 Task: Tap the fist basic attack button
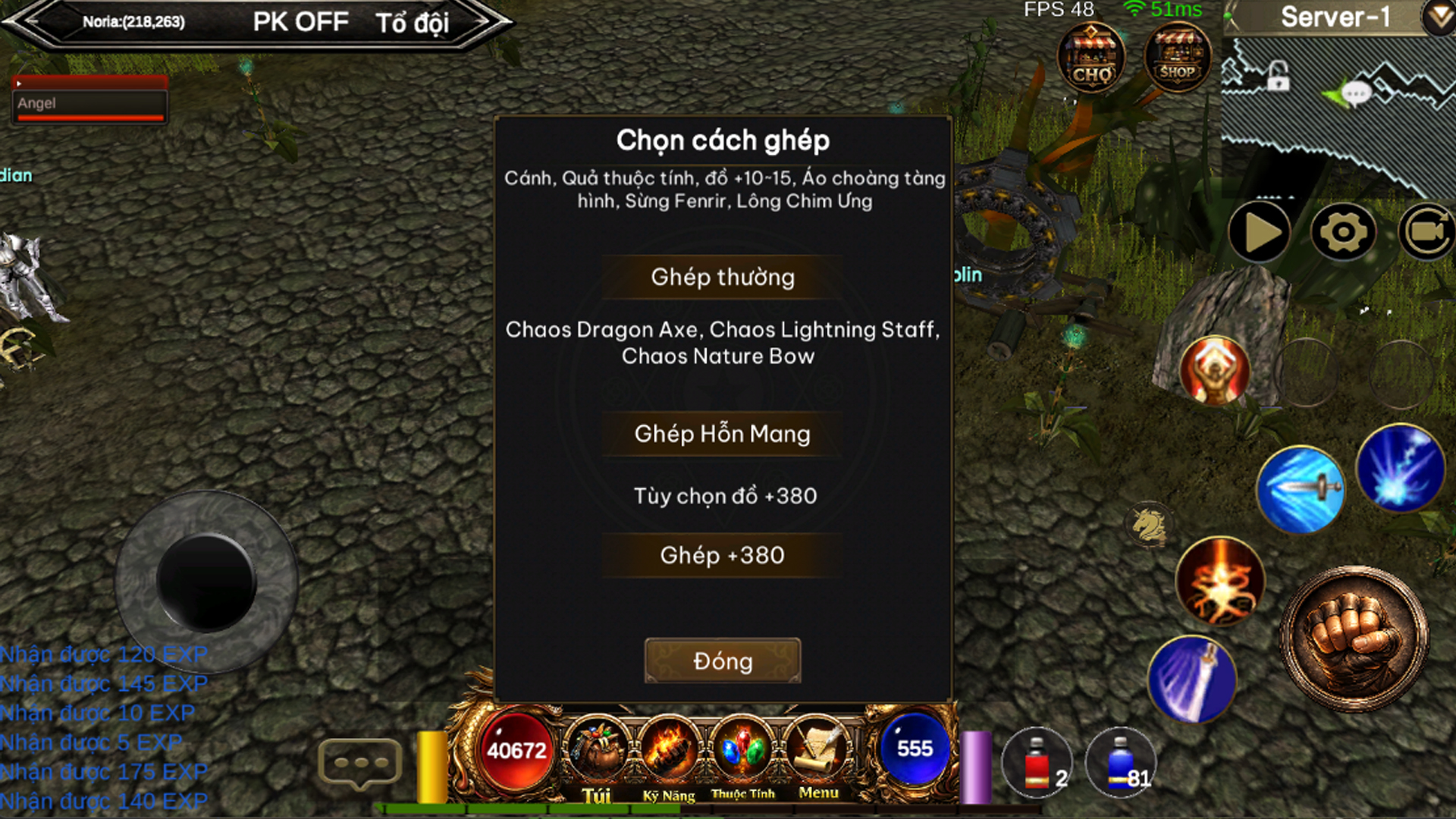(x=1354, y=639)
